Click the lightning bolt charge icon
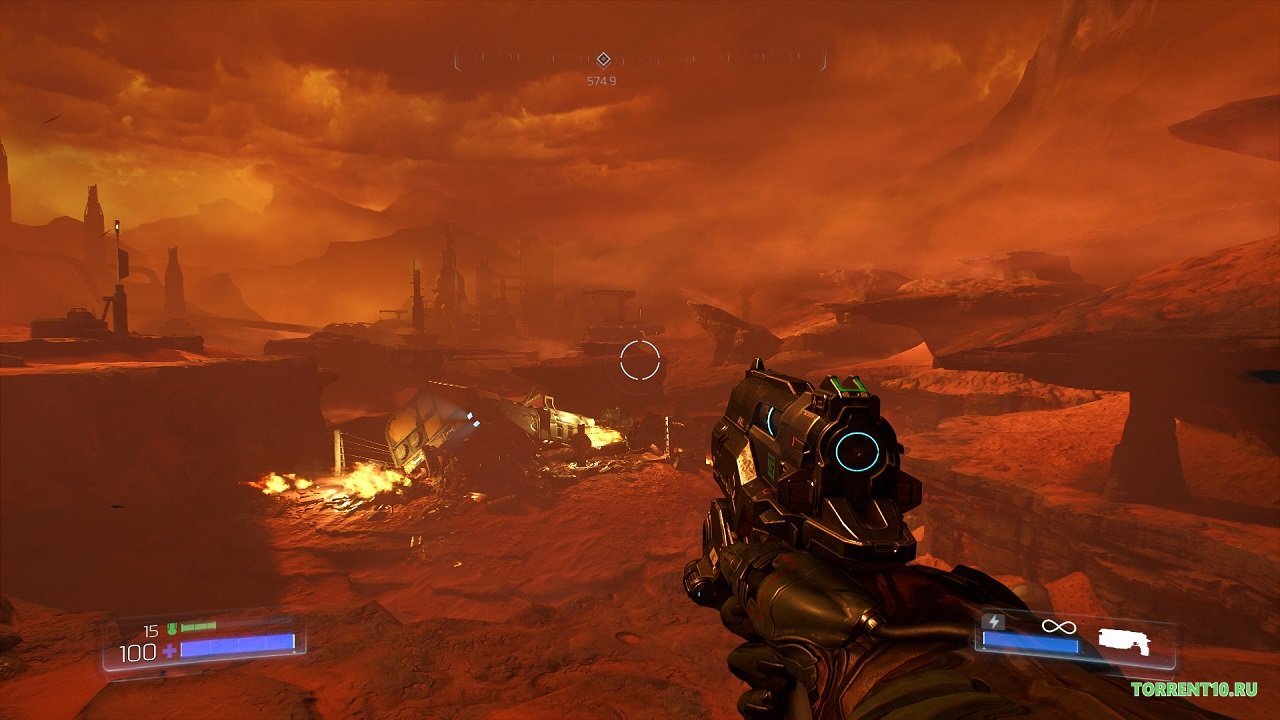This screenshot has width=1280, height=720. [x=993, y=622]
